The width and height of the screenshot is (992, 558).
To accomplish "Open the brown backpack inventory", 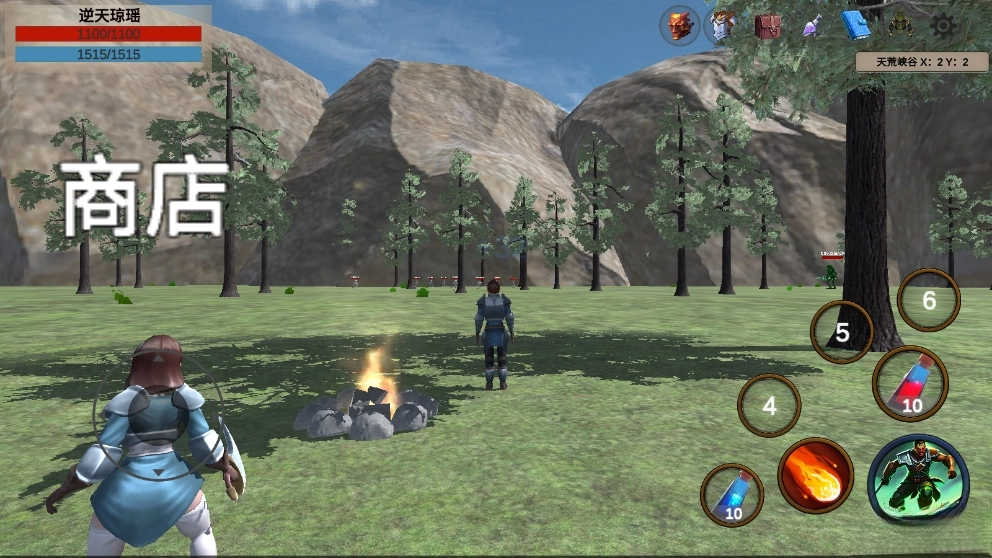I will [x=768, y=26].
